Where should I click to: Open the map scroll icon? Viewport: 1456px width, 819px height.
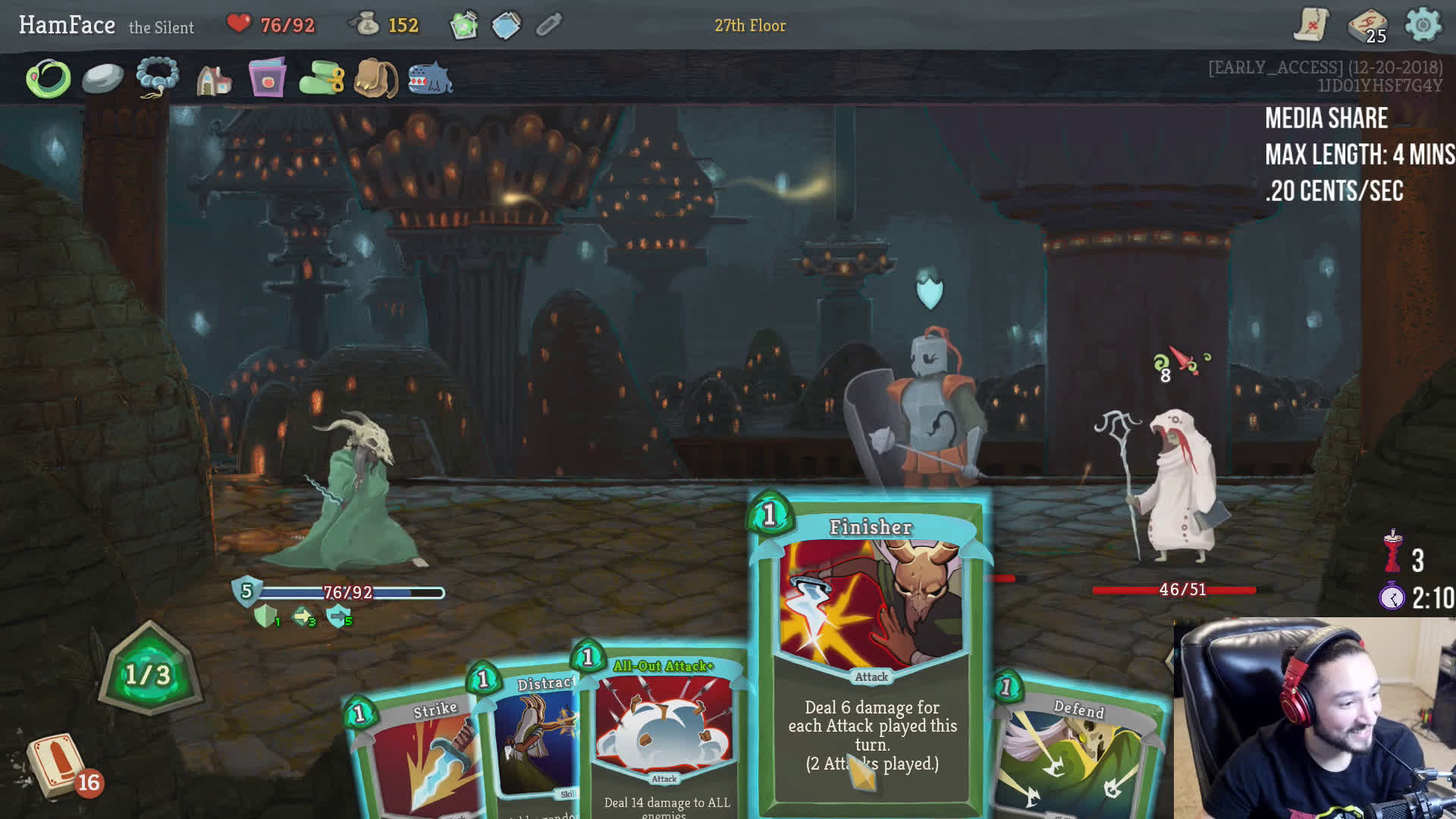pyautogui.click(x=1311, y=25)
